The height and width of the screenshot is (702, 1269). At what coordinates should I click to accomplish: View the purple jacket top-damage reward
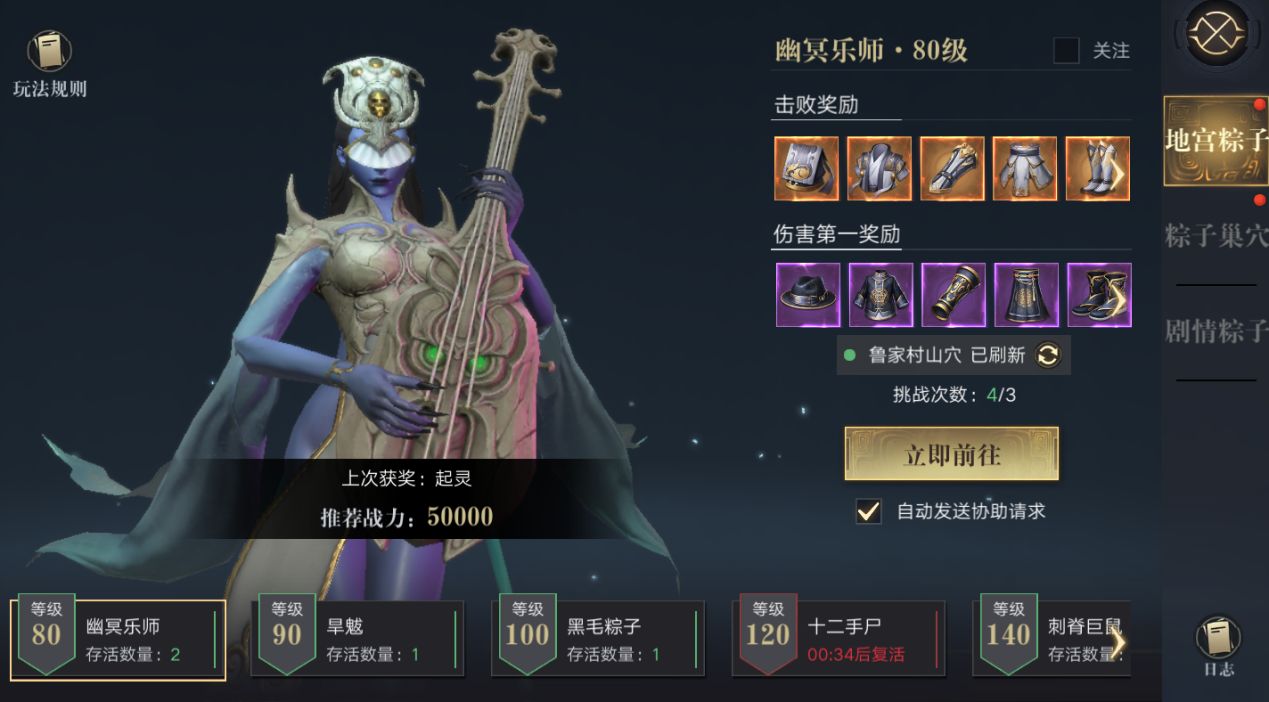coord(881,295)
